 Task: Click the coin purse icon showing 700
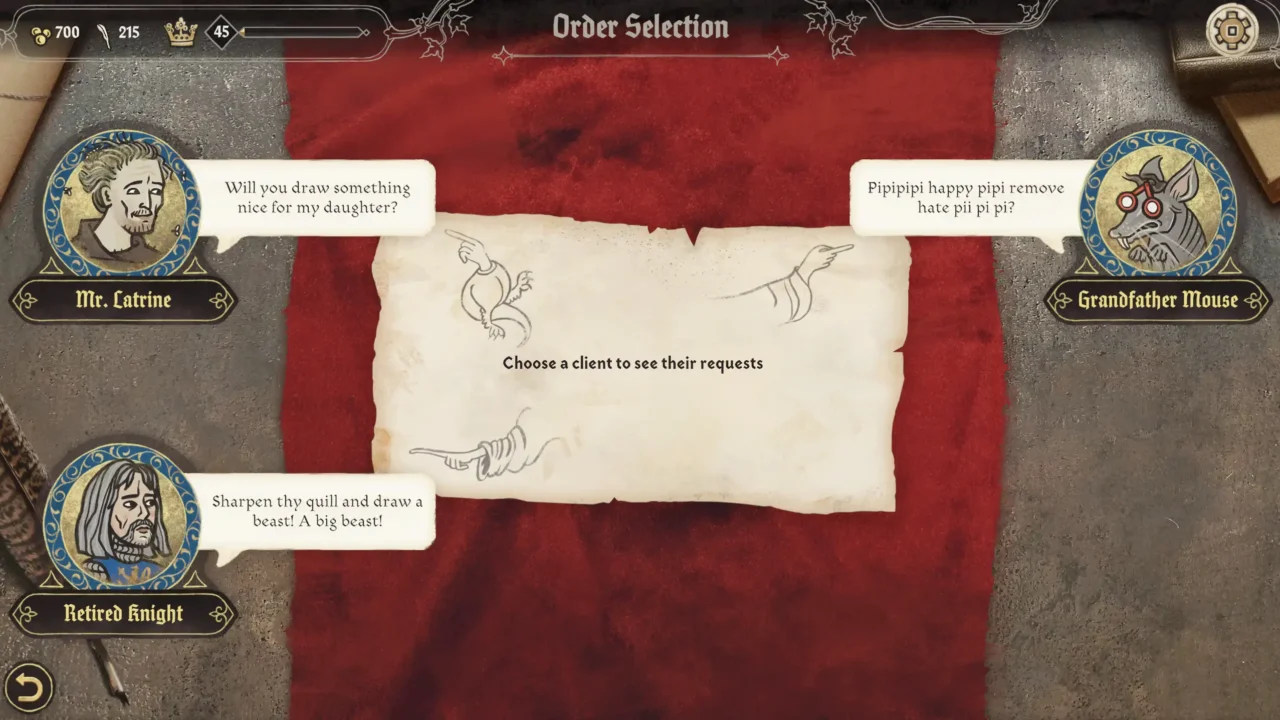(42, 31)
